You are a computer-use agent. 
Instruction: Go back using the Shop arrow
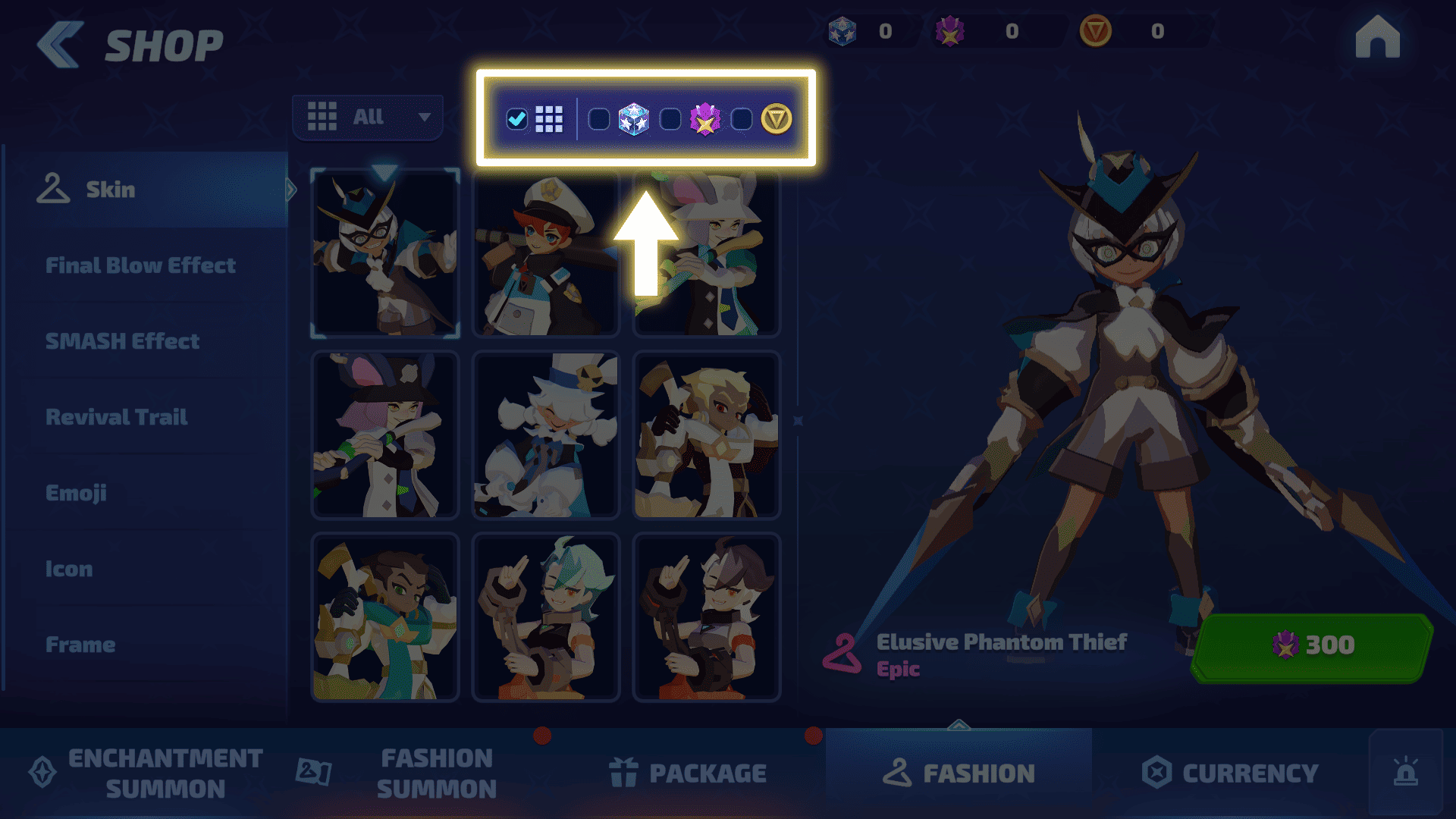tap(60, 45)
